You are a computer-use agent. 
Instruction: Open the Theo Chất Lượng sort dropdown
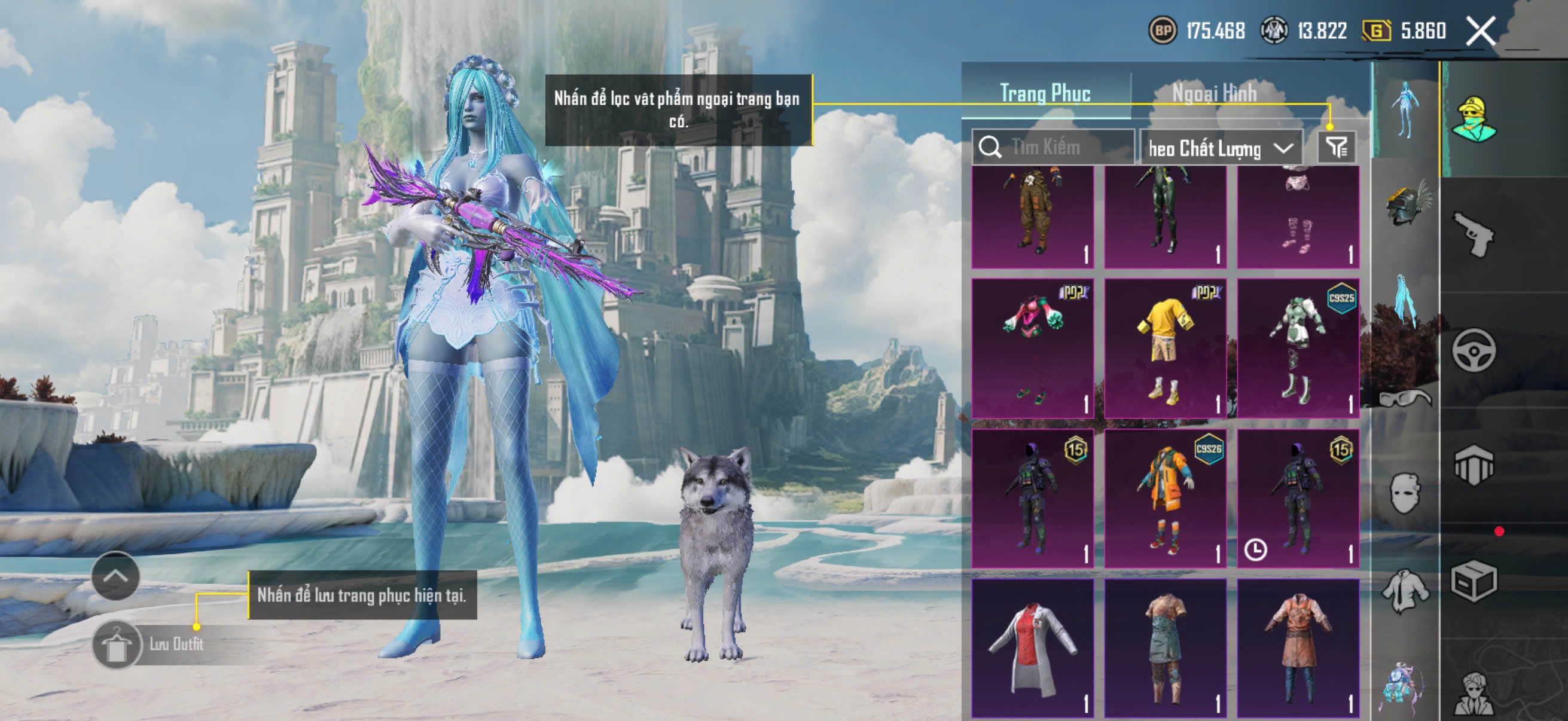(1220, 148)
